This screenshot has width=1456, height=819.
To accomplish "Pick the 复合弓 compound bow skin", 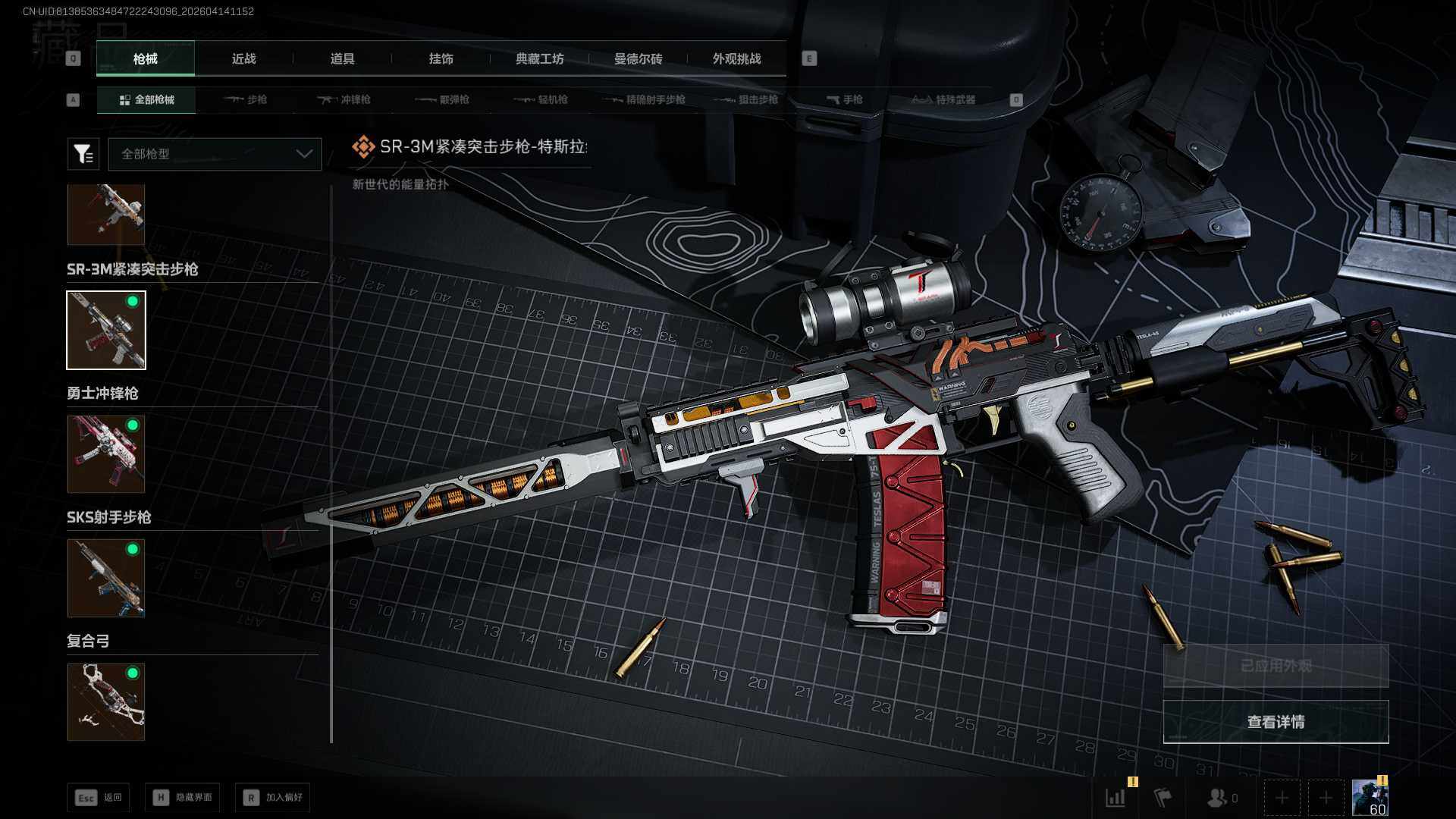I will 106,701.
